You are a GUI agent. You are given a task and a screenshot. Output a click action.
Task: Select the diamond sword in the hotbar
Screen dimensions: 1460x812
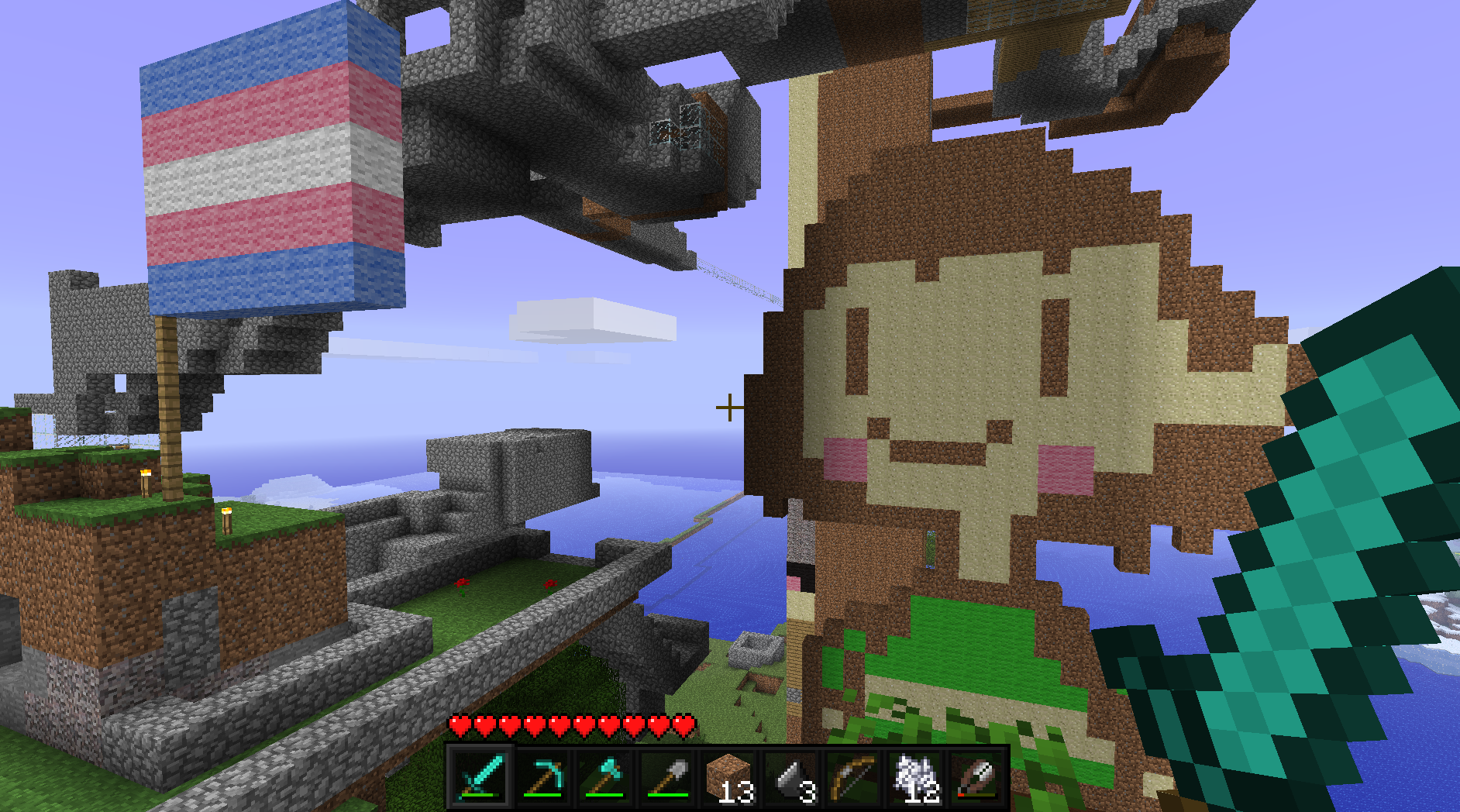[482, 779]
